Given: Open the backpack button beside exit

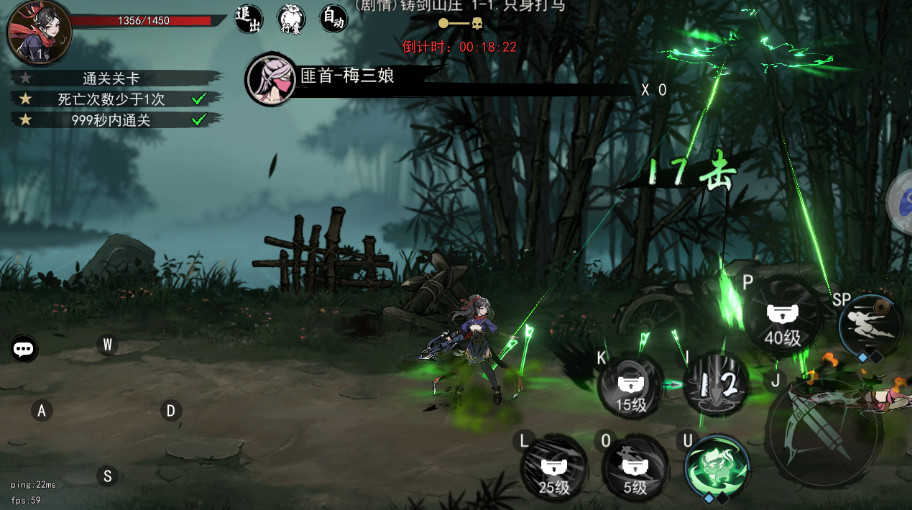Looking at the screenshot, I should (291, 17).
